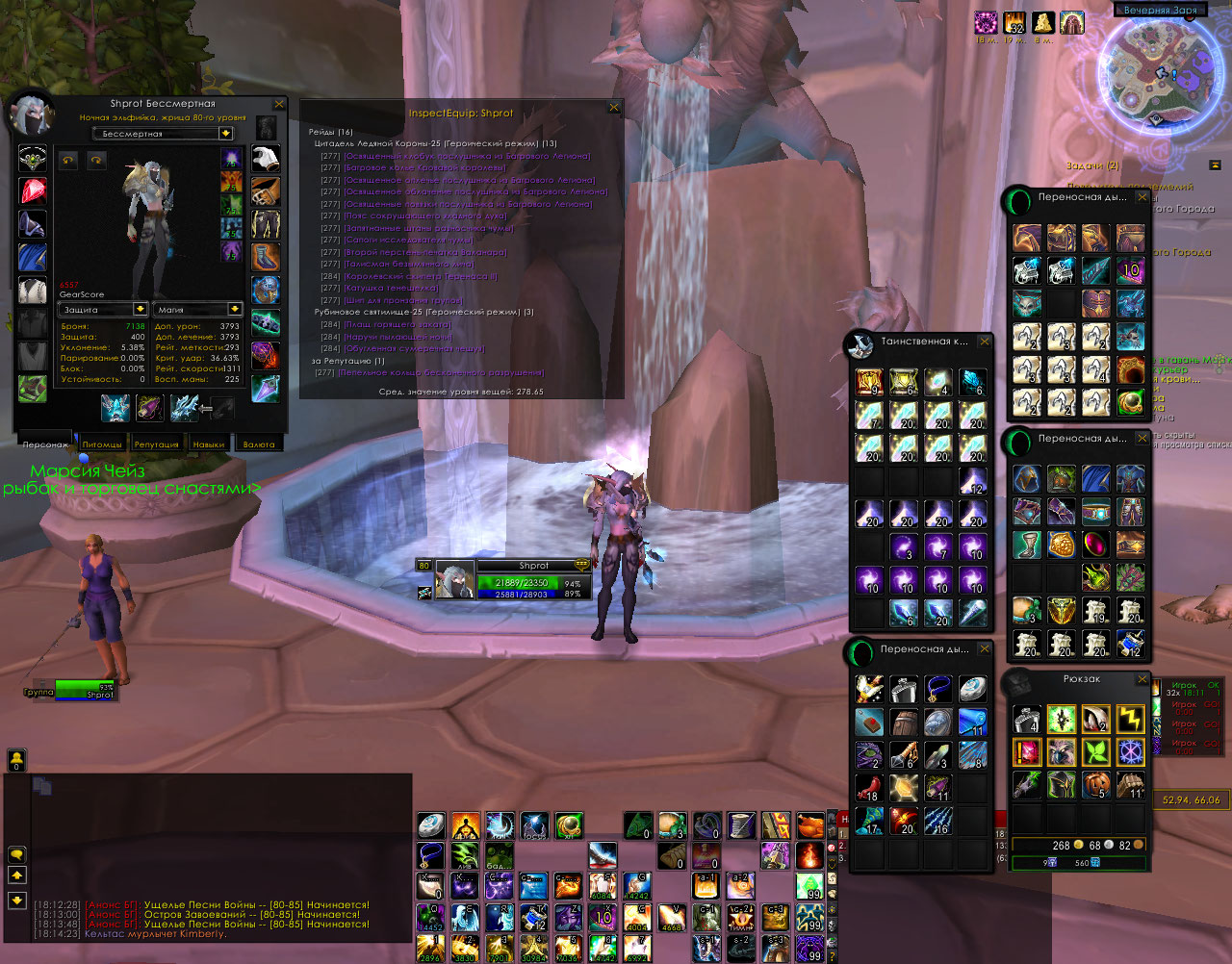
Task: Select the white gloves equipment slot
Action: (266, 160)
